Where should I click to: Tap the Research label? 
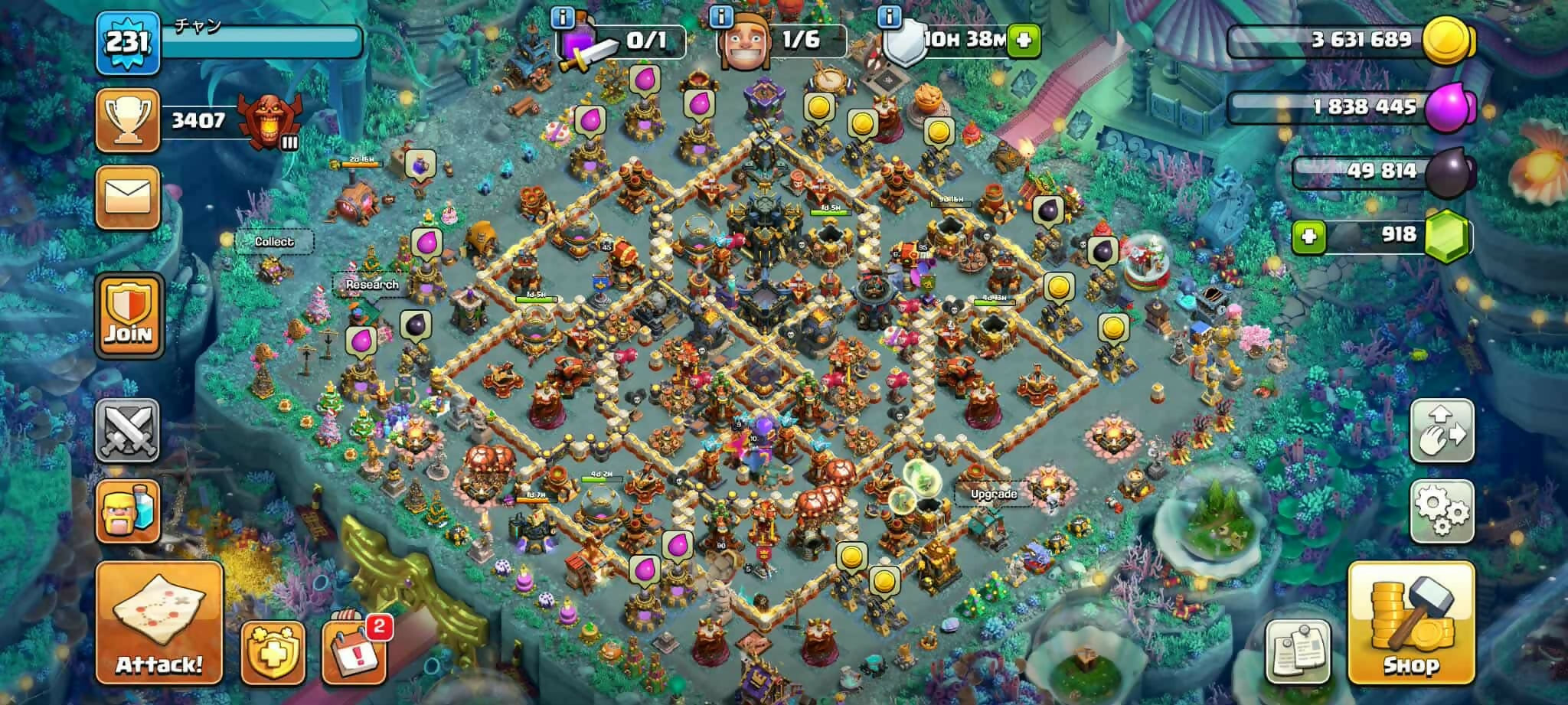pyautogui.click(x=372, y=284)
